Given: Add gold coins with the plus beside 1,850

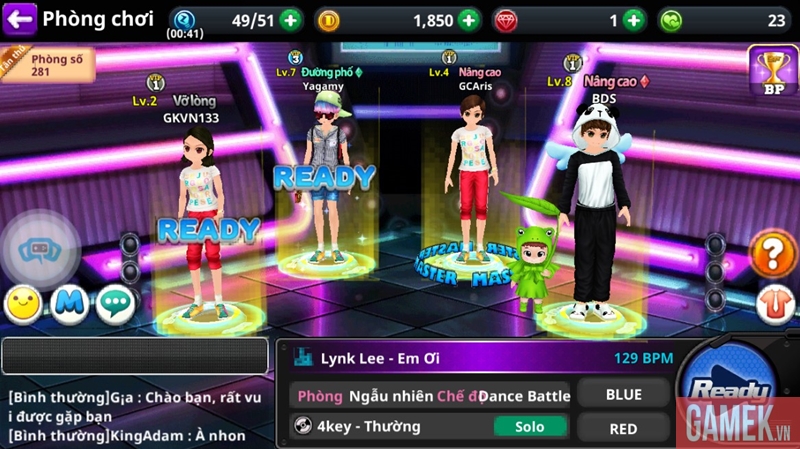Looking at the screenshot, I should point(469,20).
